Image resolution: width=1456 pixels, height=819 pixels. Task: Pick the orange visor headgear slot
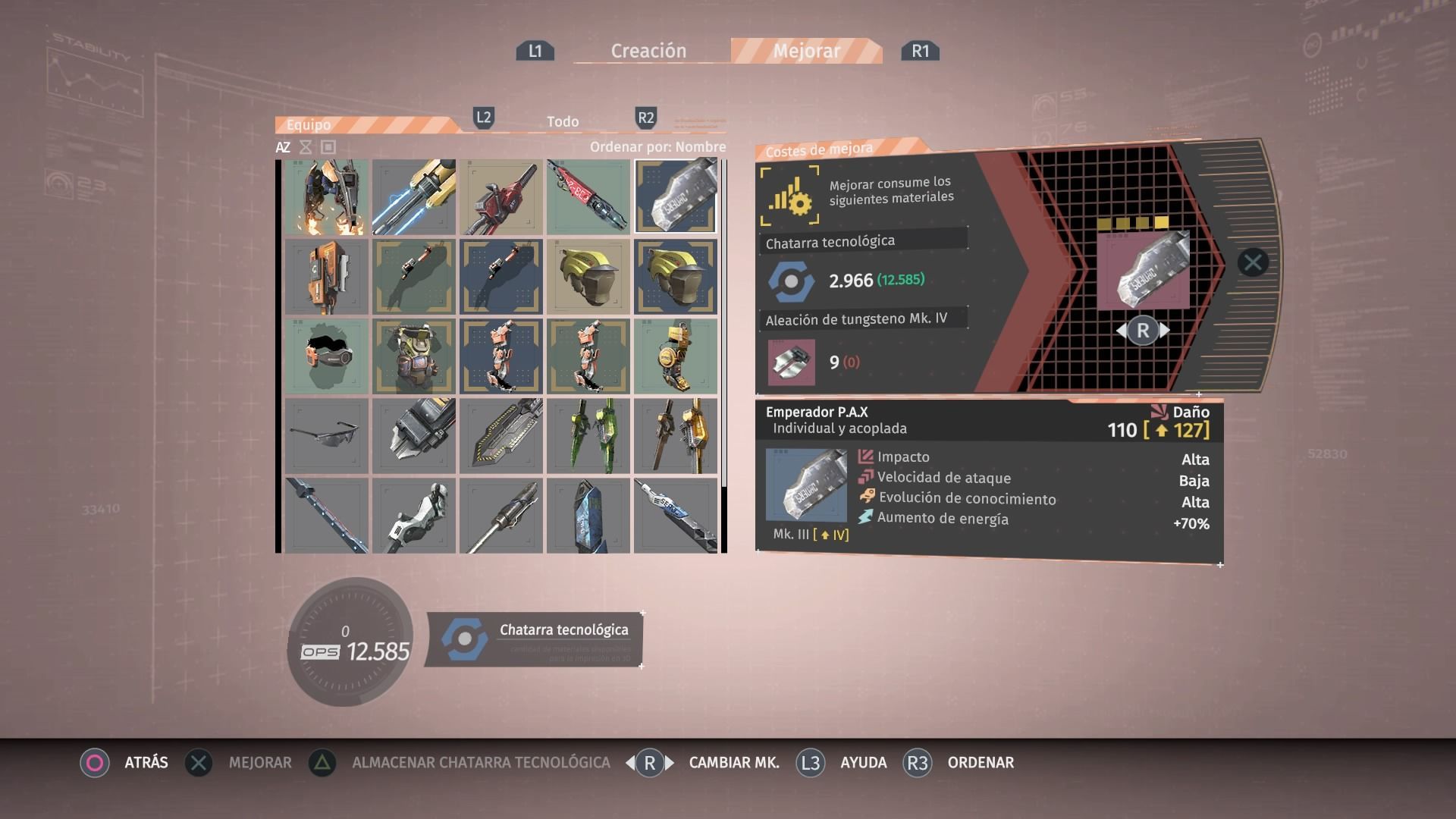(x=327, y=356)
